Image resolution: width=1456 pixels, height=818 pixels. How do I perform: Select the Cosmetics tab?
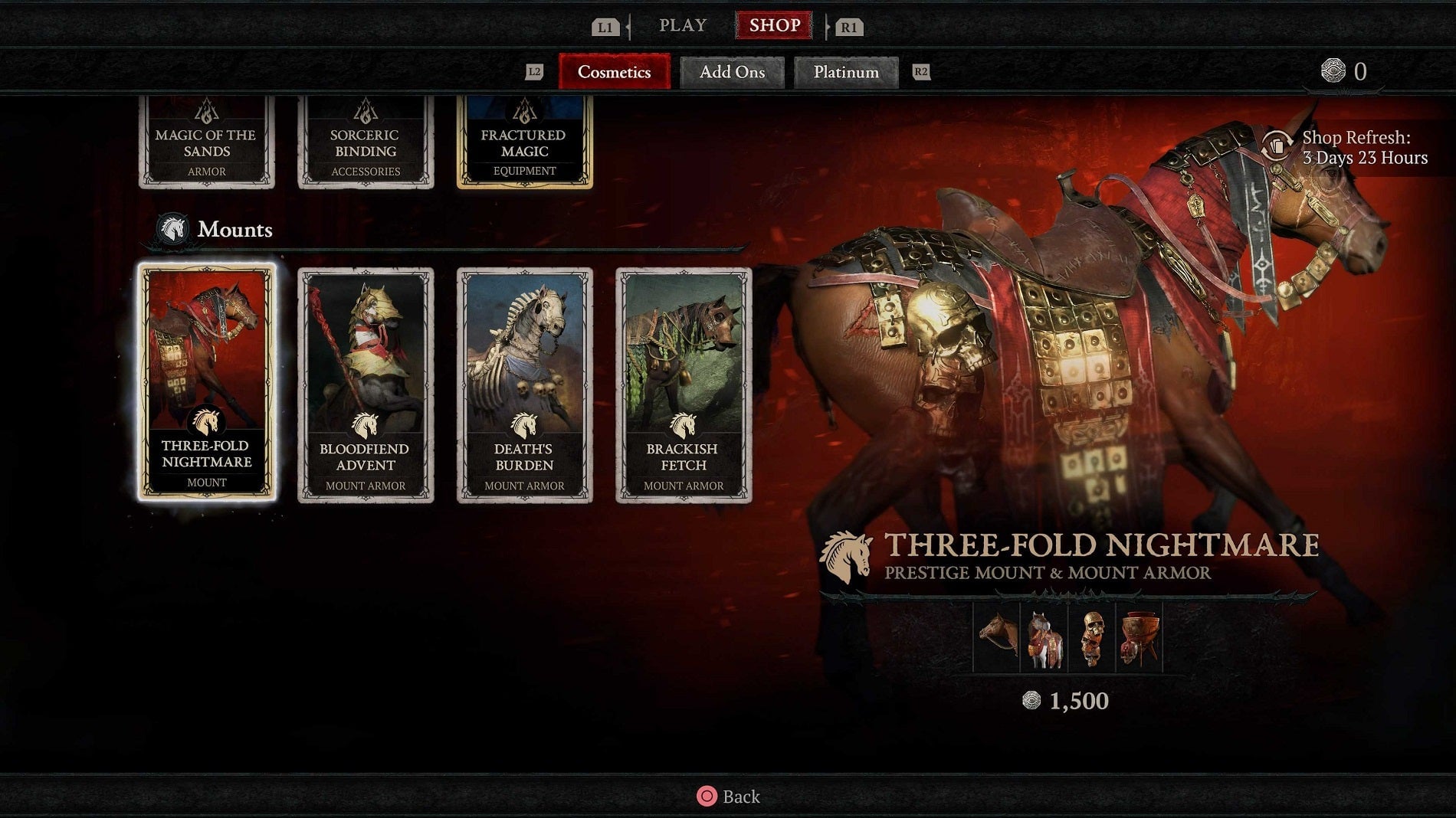pos(614,73)
